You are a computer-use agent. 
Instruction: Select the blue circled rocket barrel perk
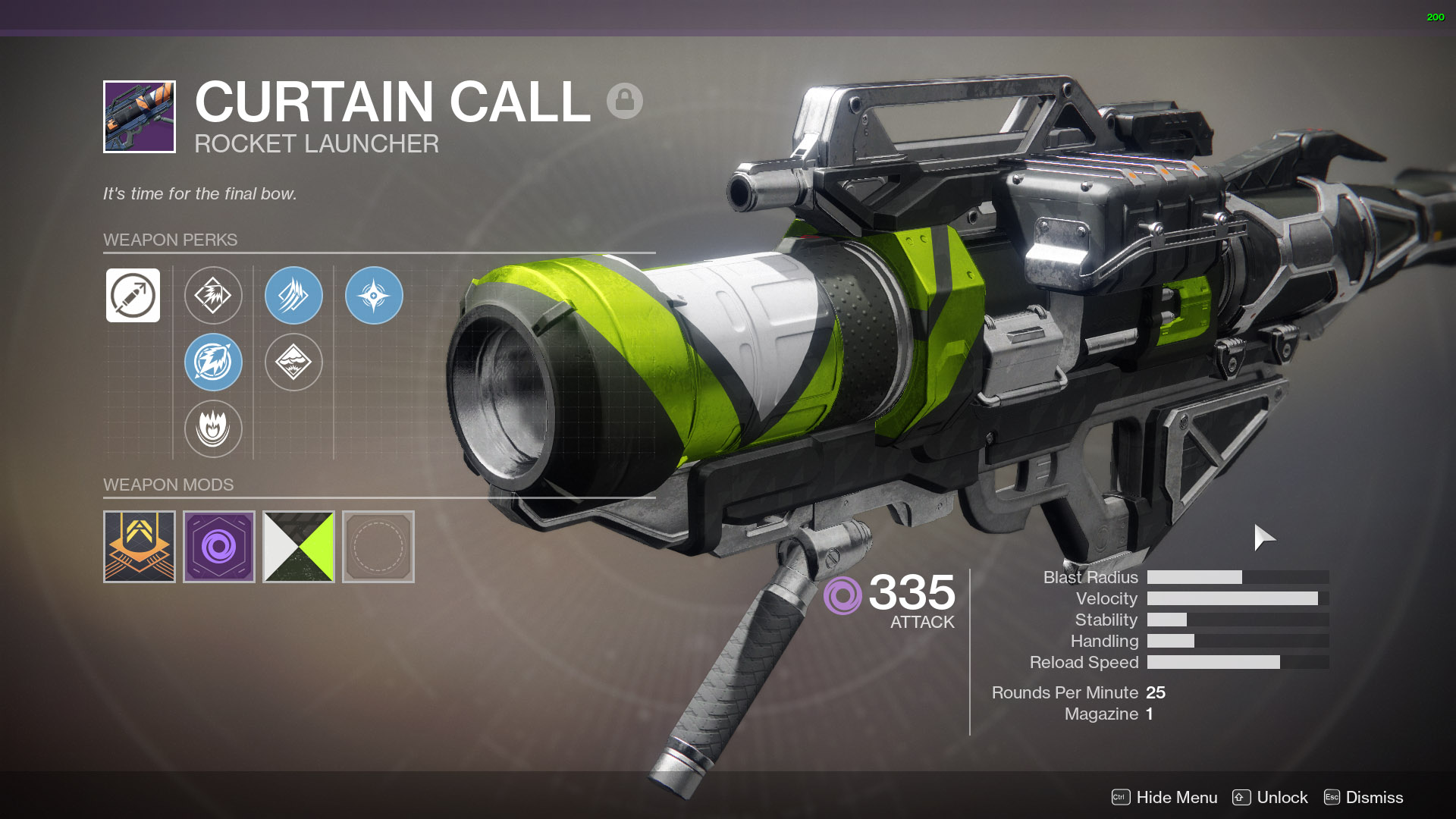[x=213, y=362]
